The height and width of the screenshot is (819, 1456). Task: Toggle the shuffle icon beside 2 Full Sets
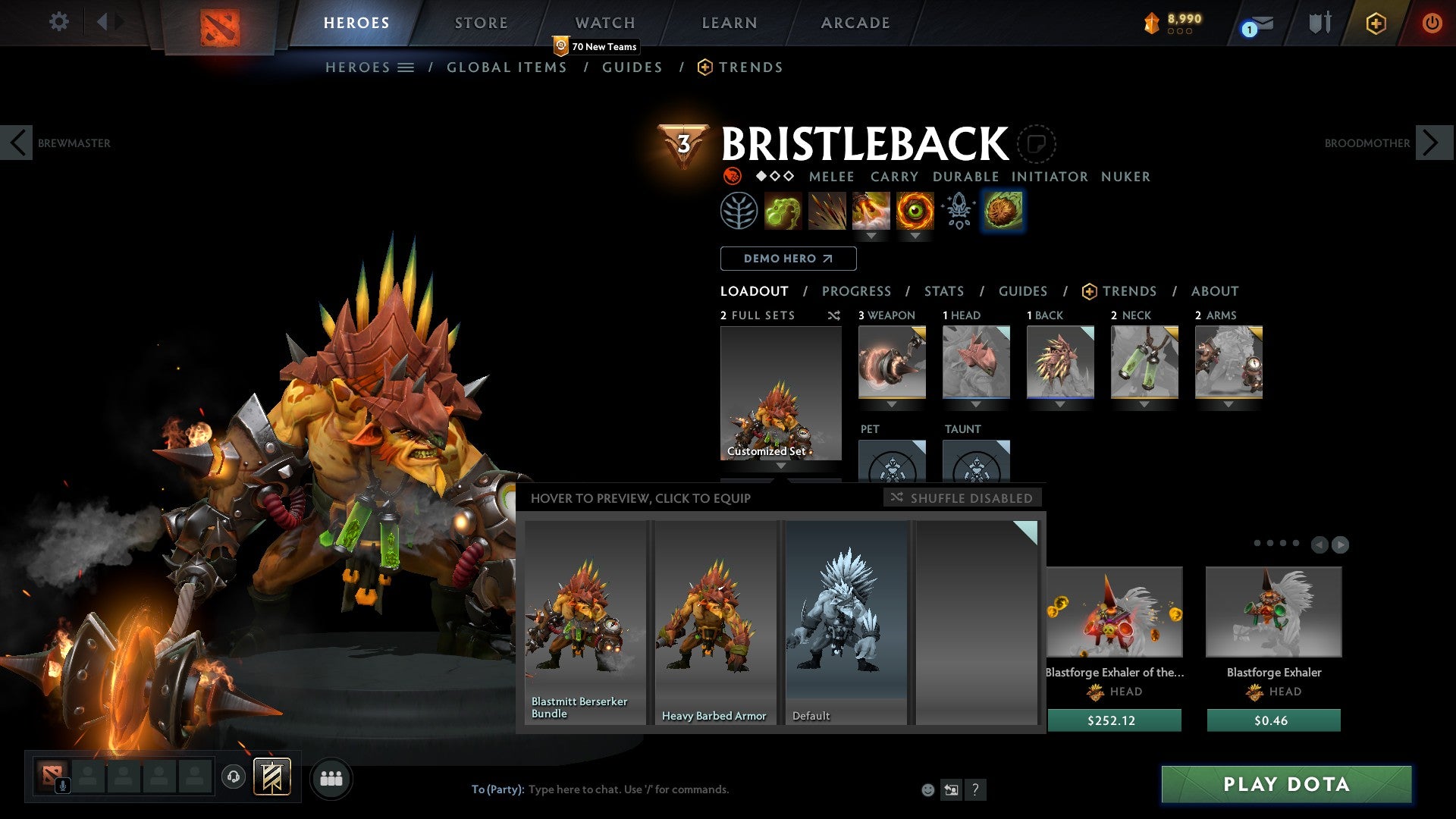click(834, 315)
